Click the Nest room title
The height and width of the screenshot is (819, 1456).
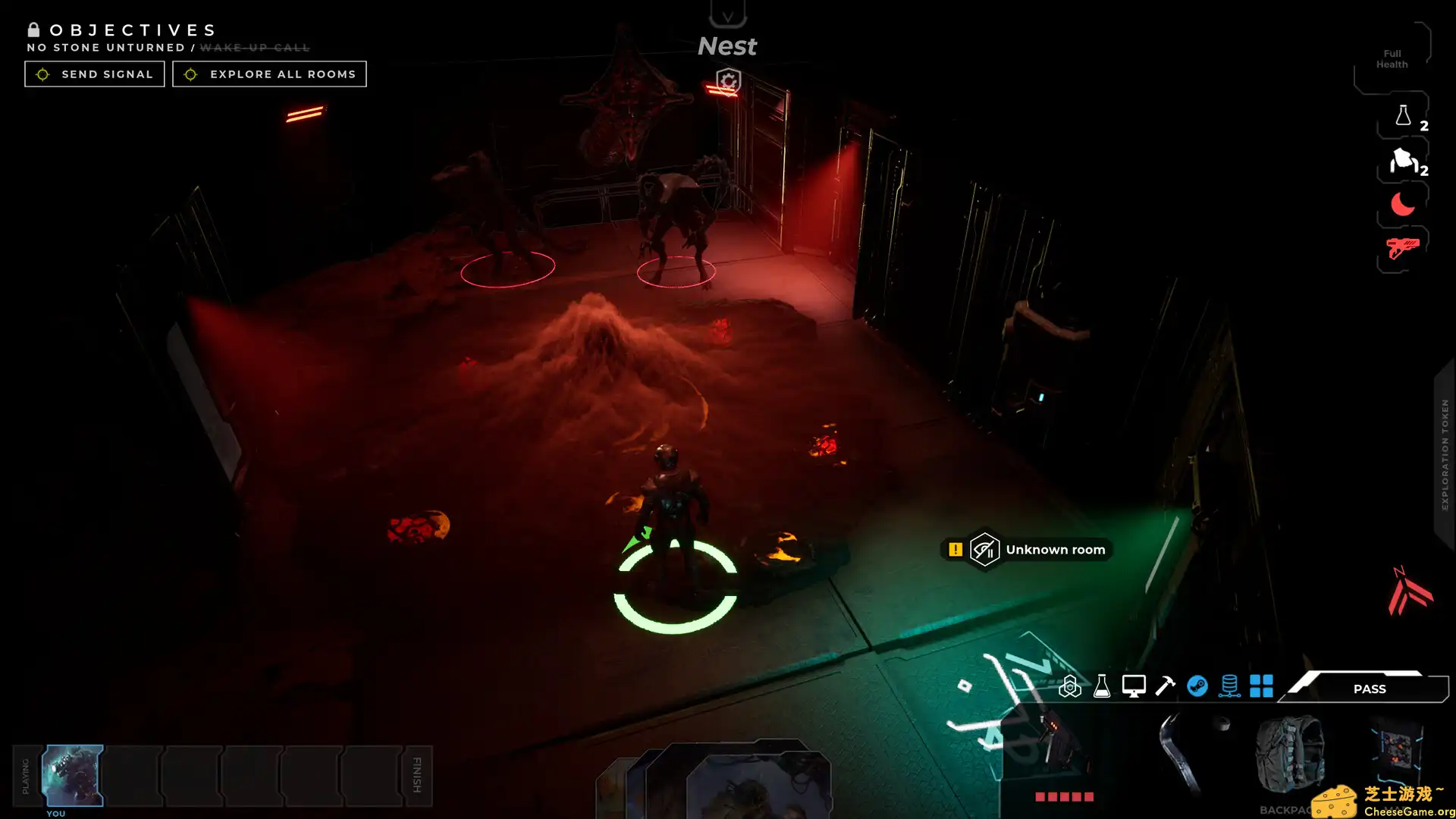(726, 45)
